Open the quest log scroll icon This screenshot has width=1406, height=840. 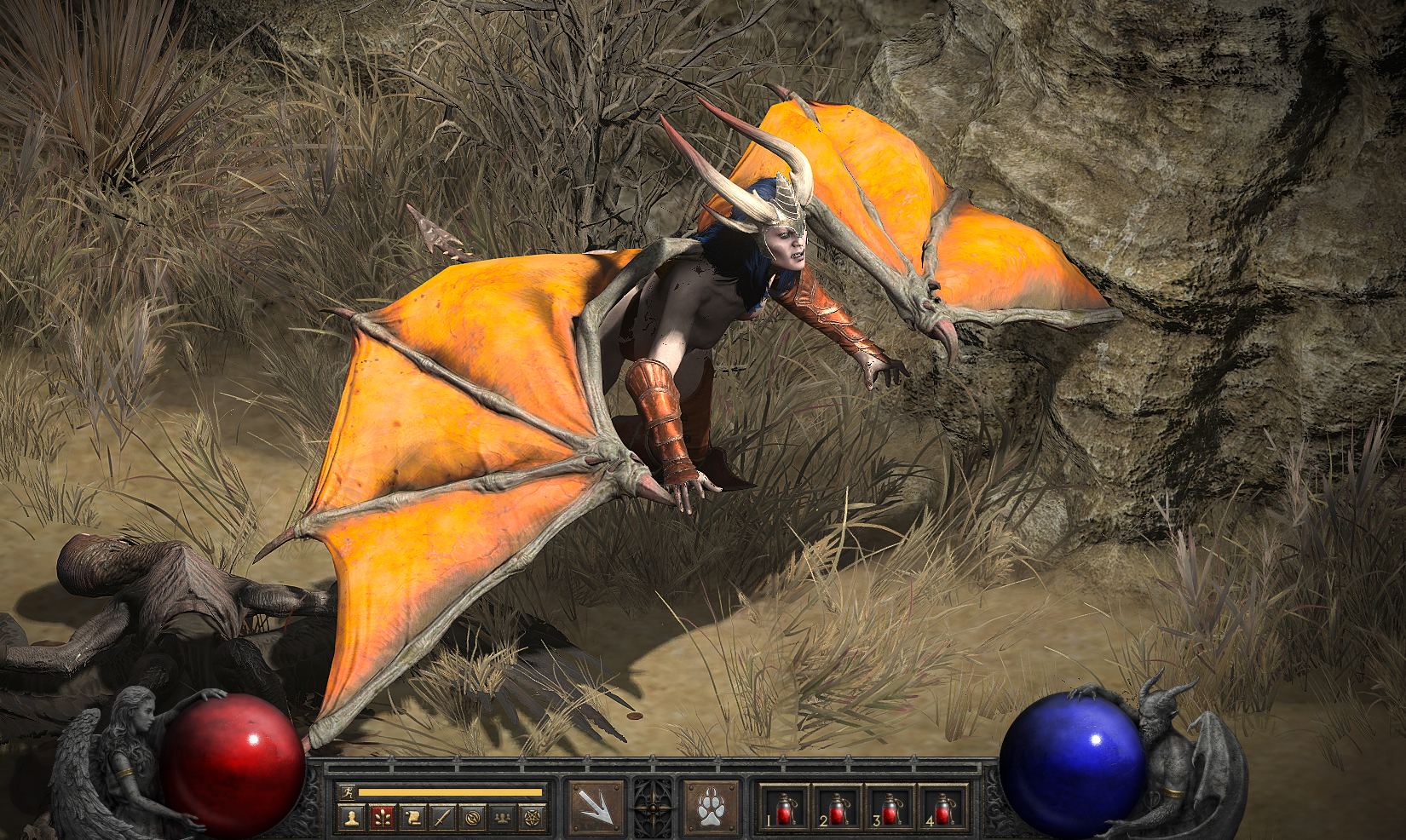(x=412, y=818)
